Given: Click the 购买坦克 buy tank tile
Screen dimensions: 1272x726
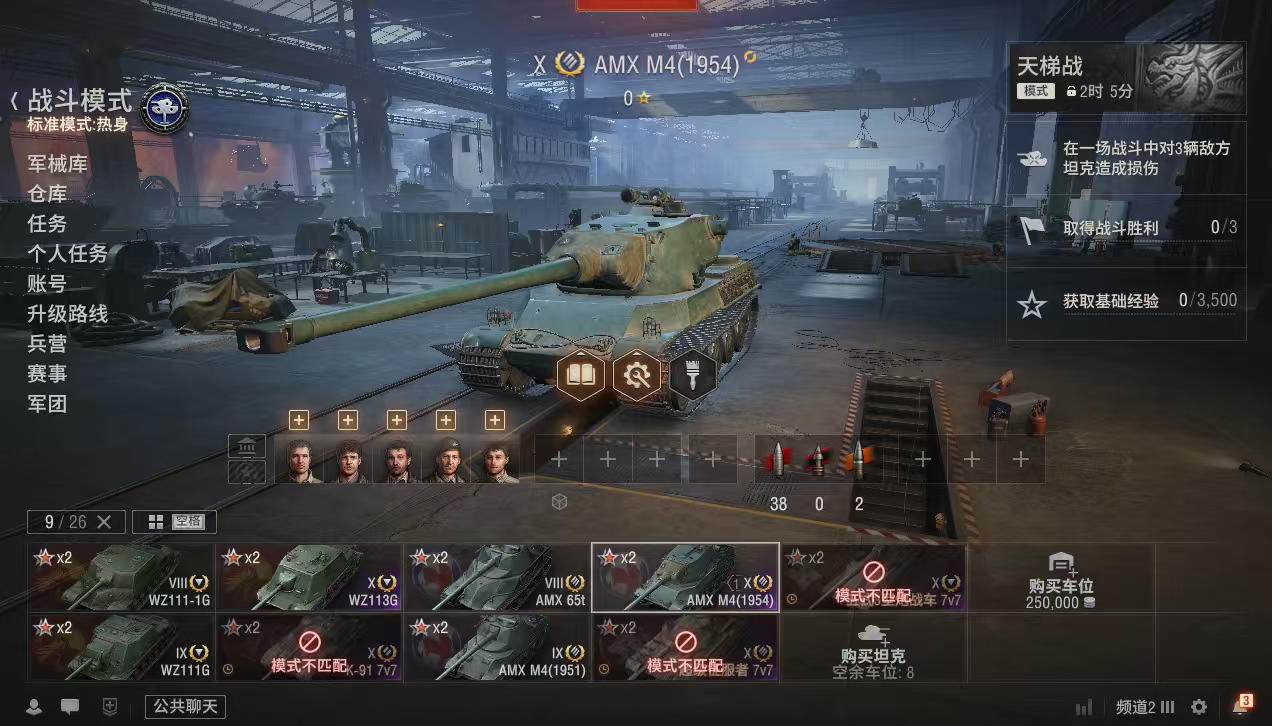Looking at the screenshot, I should pos(873,647).
